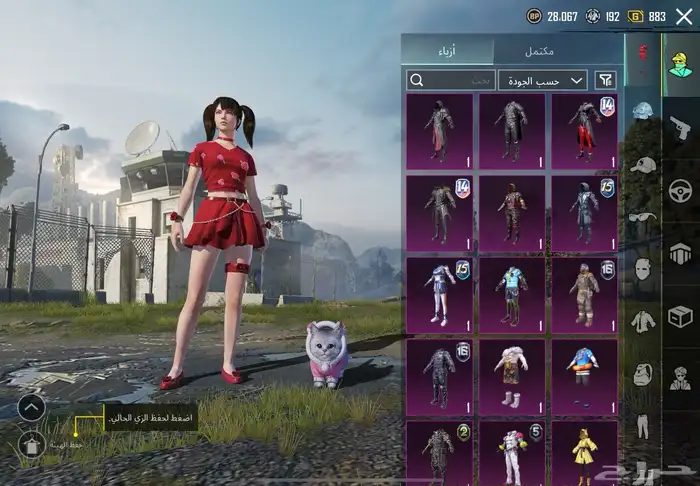Show the cap headwear category
The width and height of the screenshot is (700, 486).
coord(642,164)
